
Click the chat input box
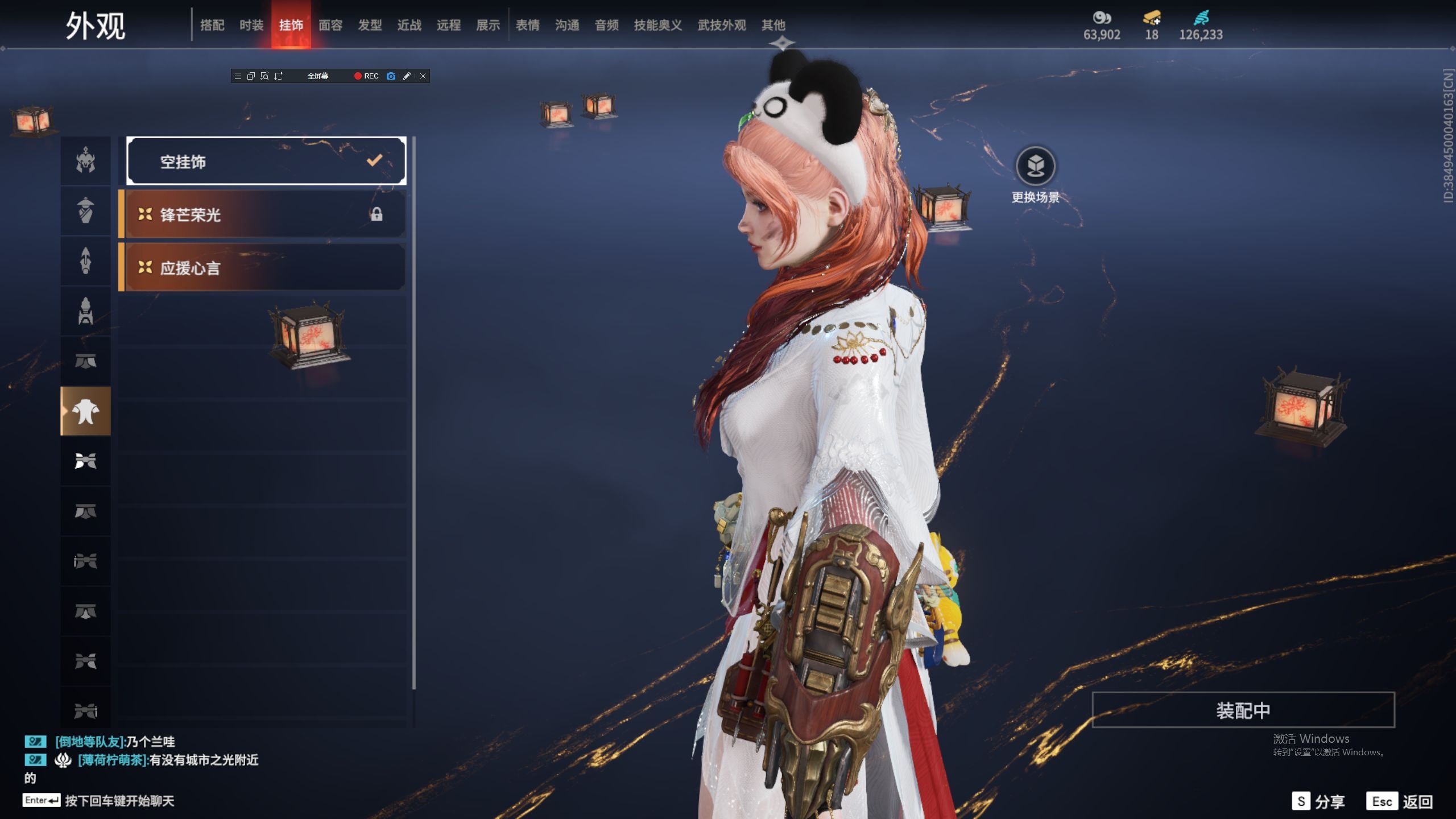[119, 801]
